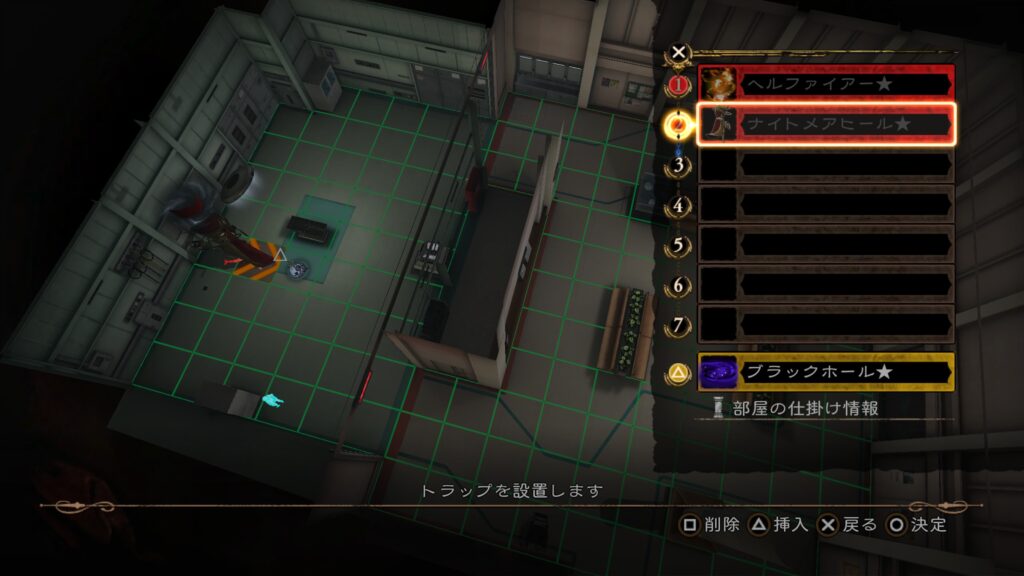This screenshot has width=1024, height=576.
Task: Select the empty trap slot numbered 6
Action: click(825, 284)
